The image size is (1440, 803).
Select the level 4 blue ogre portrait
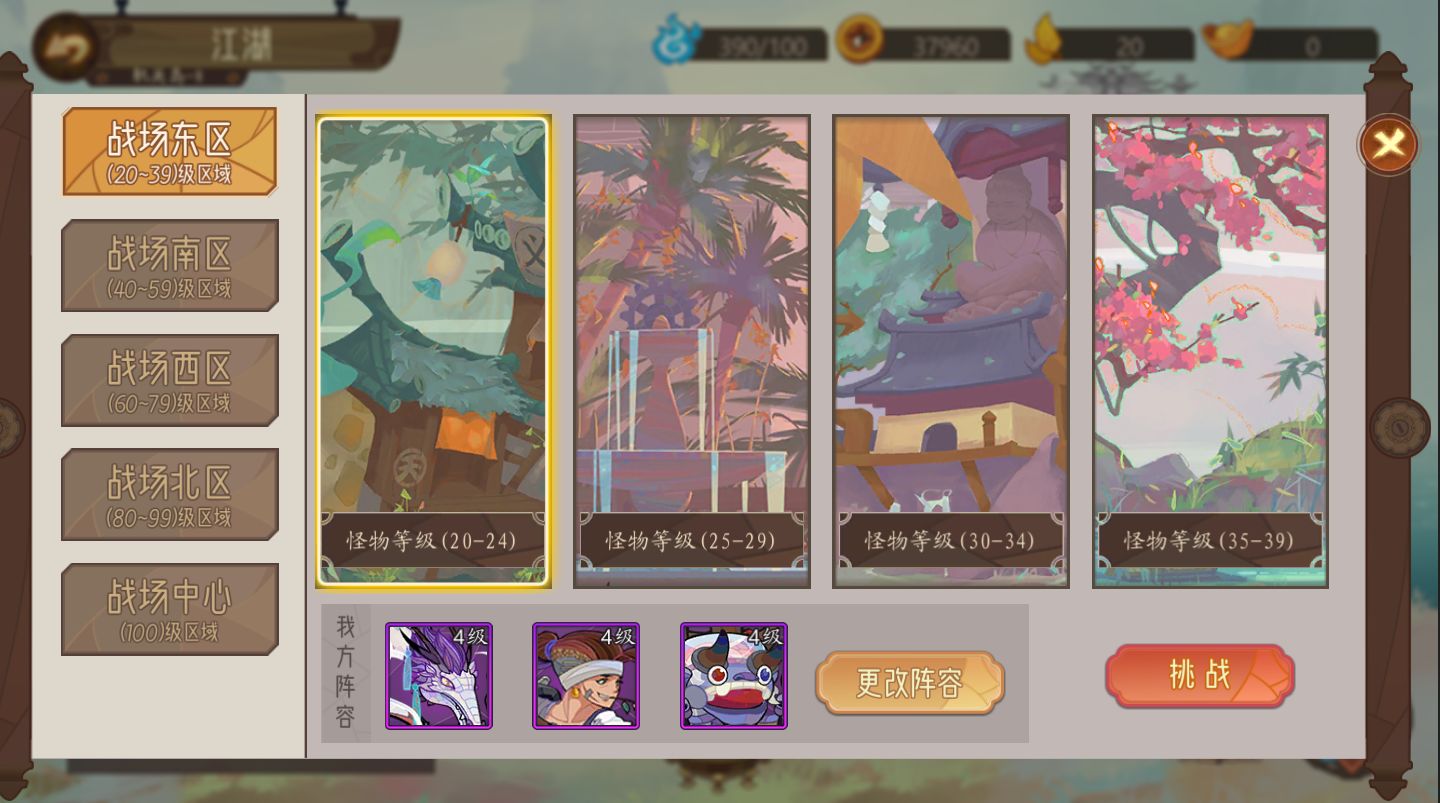[734, 677]
